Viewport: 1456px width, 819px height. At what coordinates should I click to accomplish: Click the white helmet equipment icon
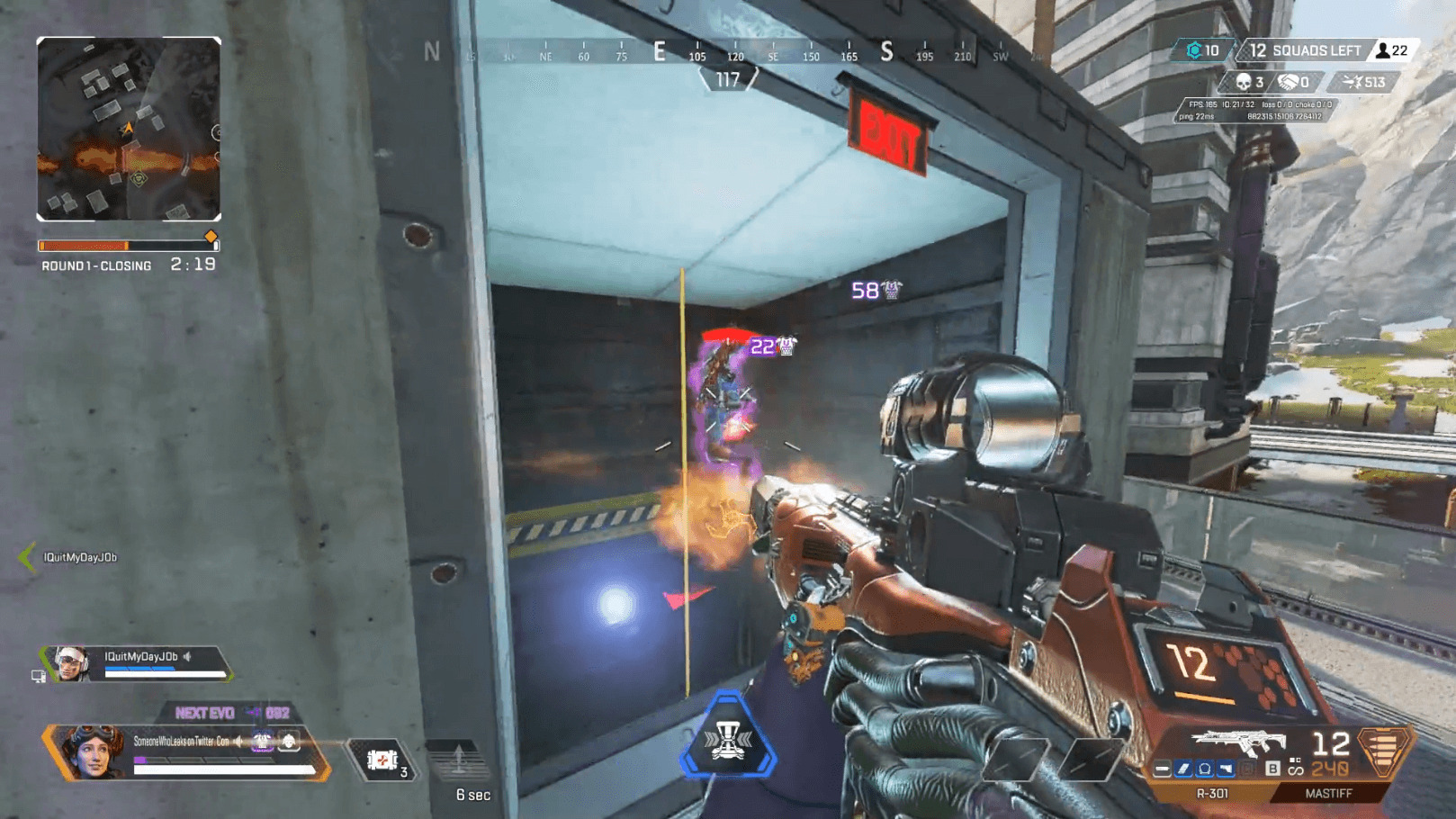pos(289,742)
